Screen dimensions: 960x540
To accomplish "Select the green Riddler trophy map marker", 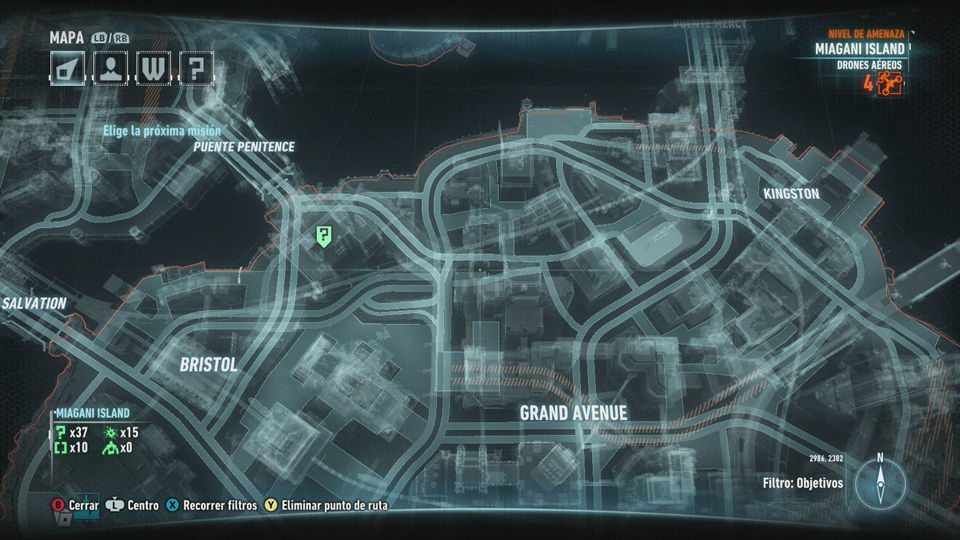I will pyautogui.click(x=324, y=236).
